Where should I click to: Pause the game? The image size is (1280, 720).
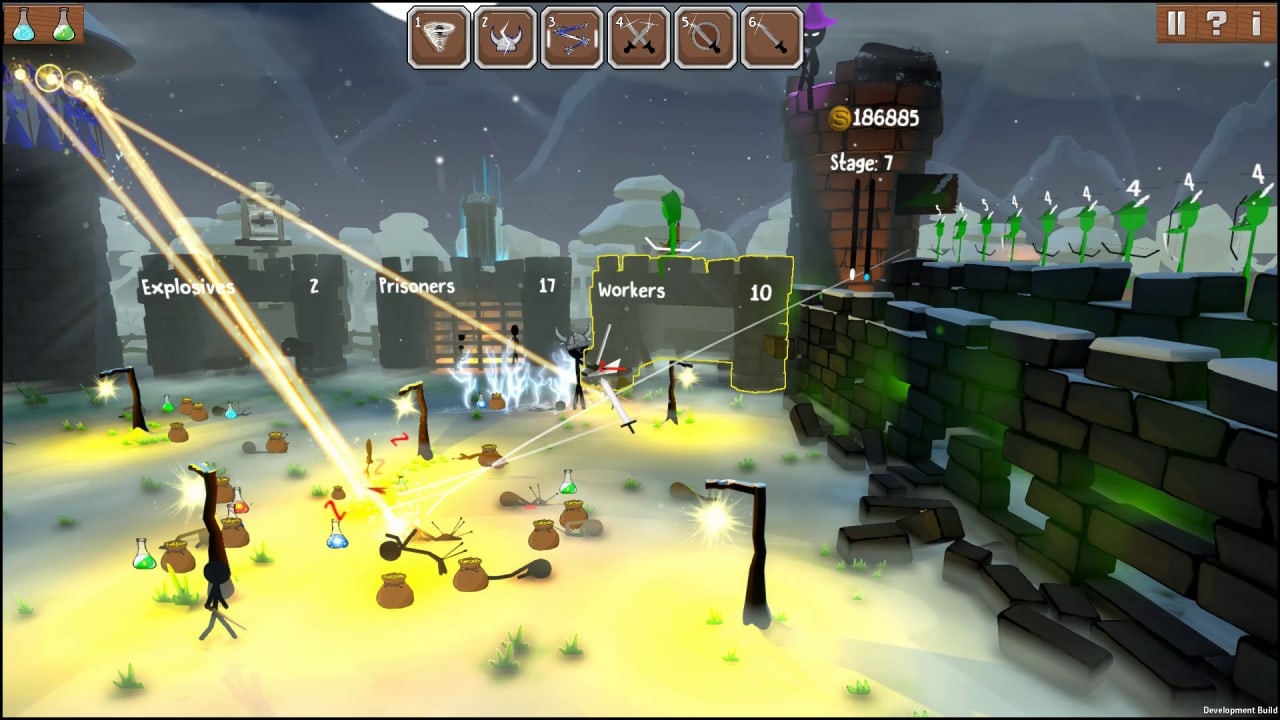pos(1176,23)
